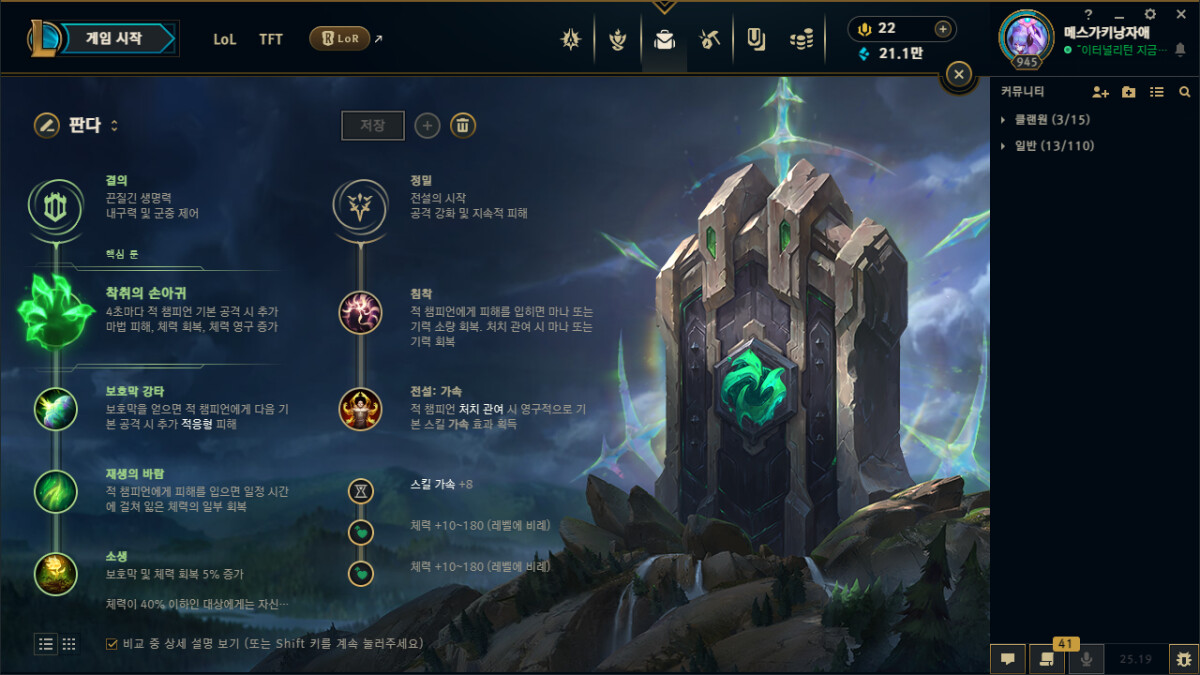Delete the current rune page

pos(462,126)
